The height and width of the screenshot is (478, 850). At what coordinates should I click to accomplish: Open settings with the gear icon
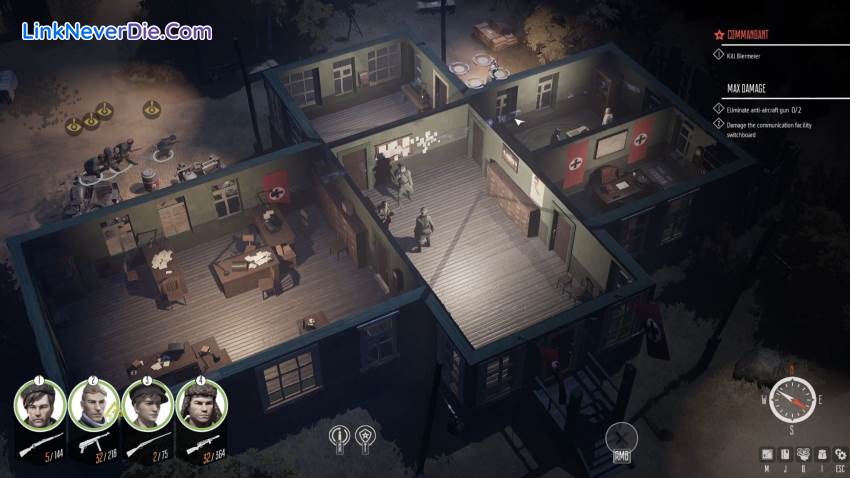click(839, 454)
